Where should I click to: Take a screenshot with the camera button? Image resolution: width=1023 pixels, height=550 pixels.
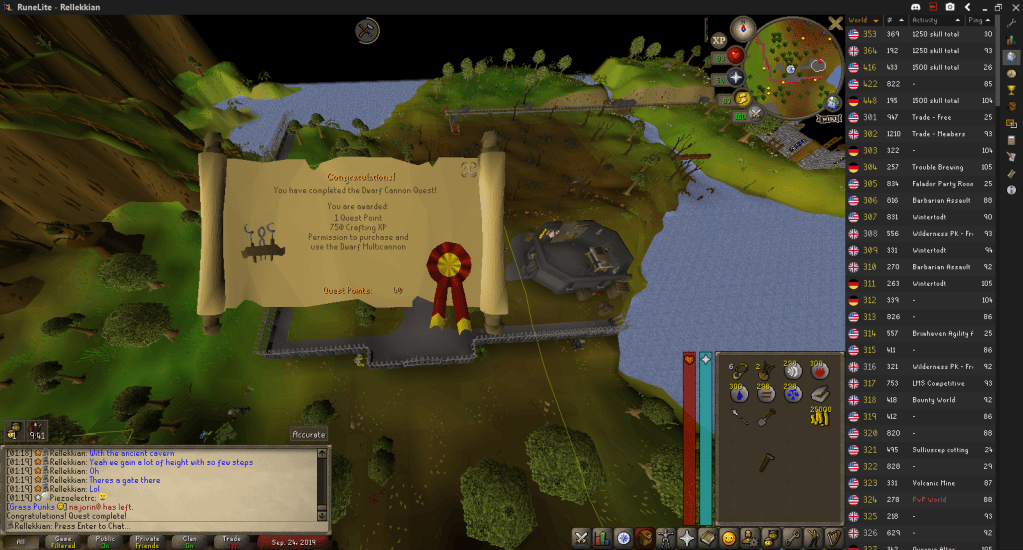tap(950, 8)
